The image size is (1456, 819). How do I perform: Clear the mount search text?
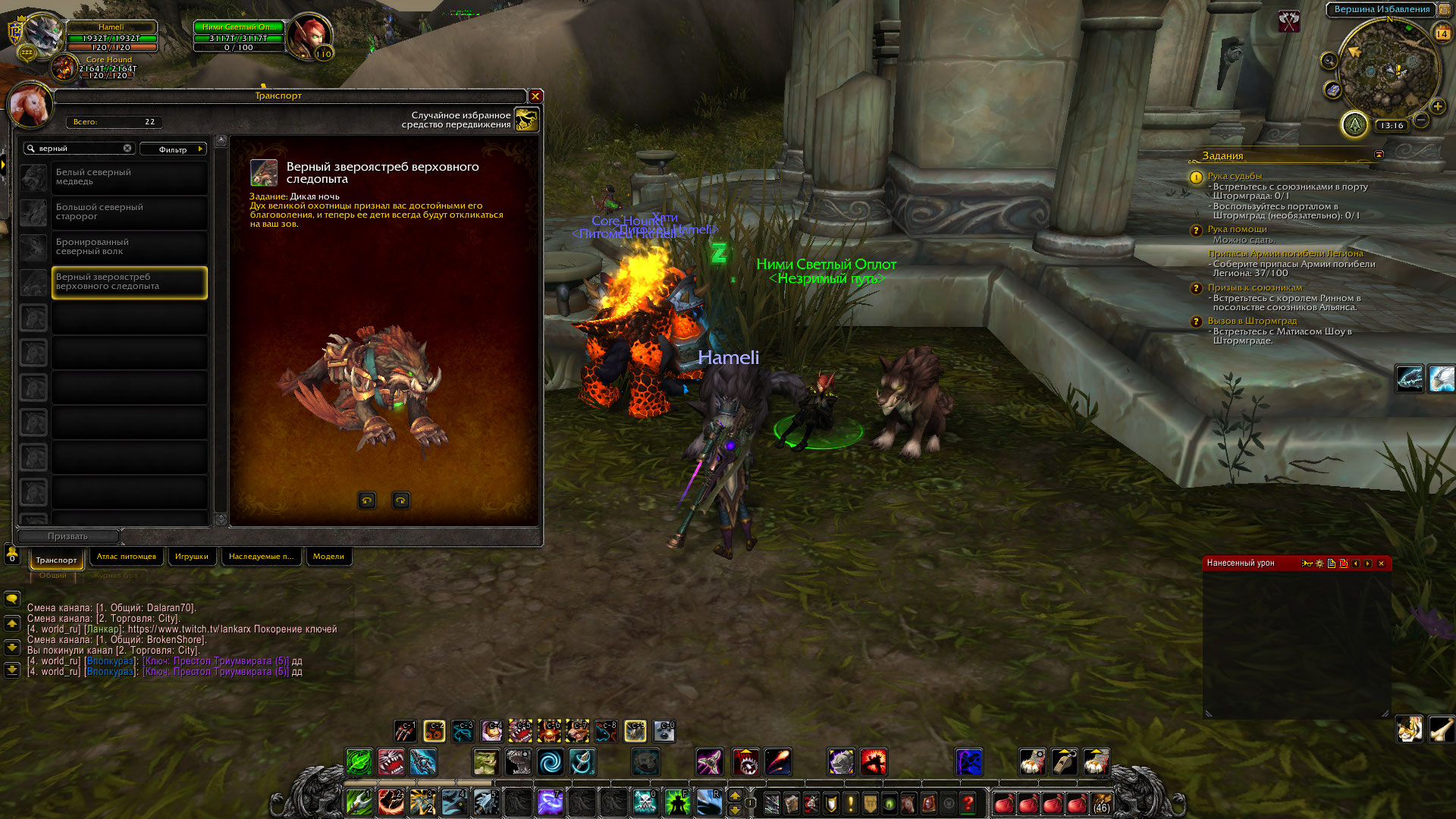click(x=127, y=149)
